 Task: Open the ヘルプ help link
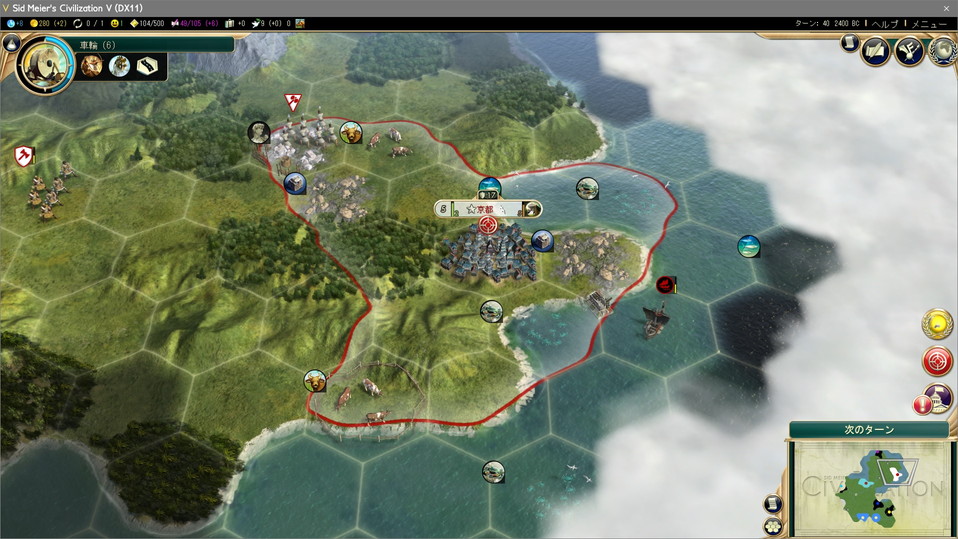click(885, 23)
